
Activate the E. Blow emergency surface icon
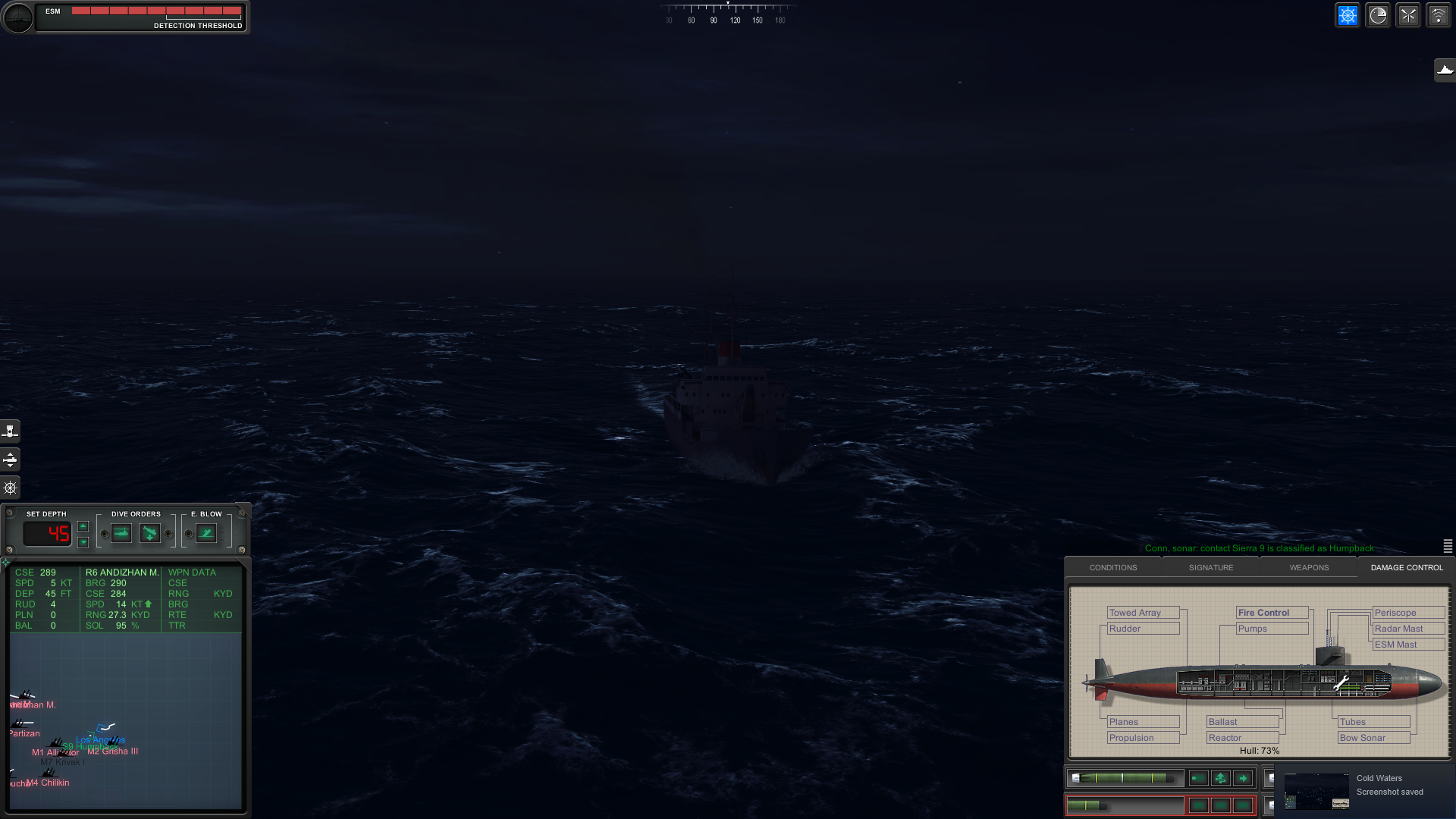[206, 533]
